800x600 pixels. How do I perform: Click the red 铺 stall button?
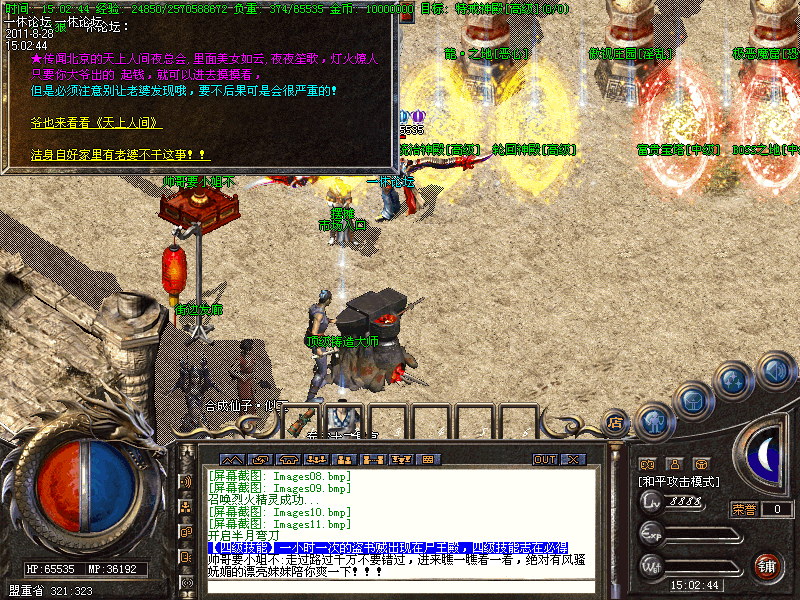768,566
